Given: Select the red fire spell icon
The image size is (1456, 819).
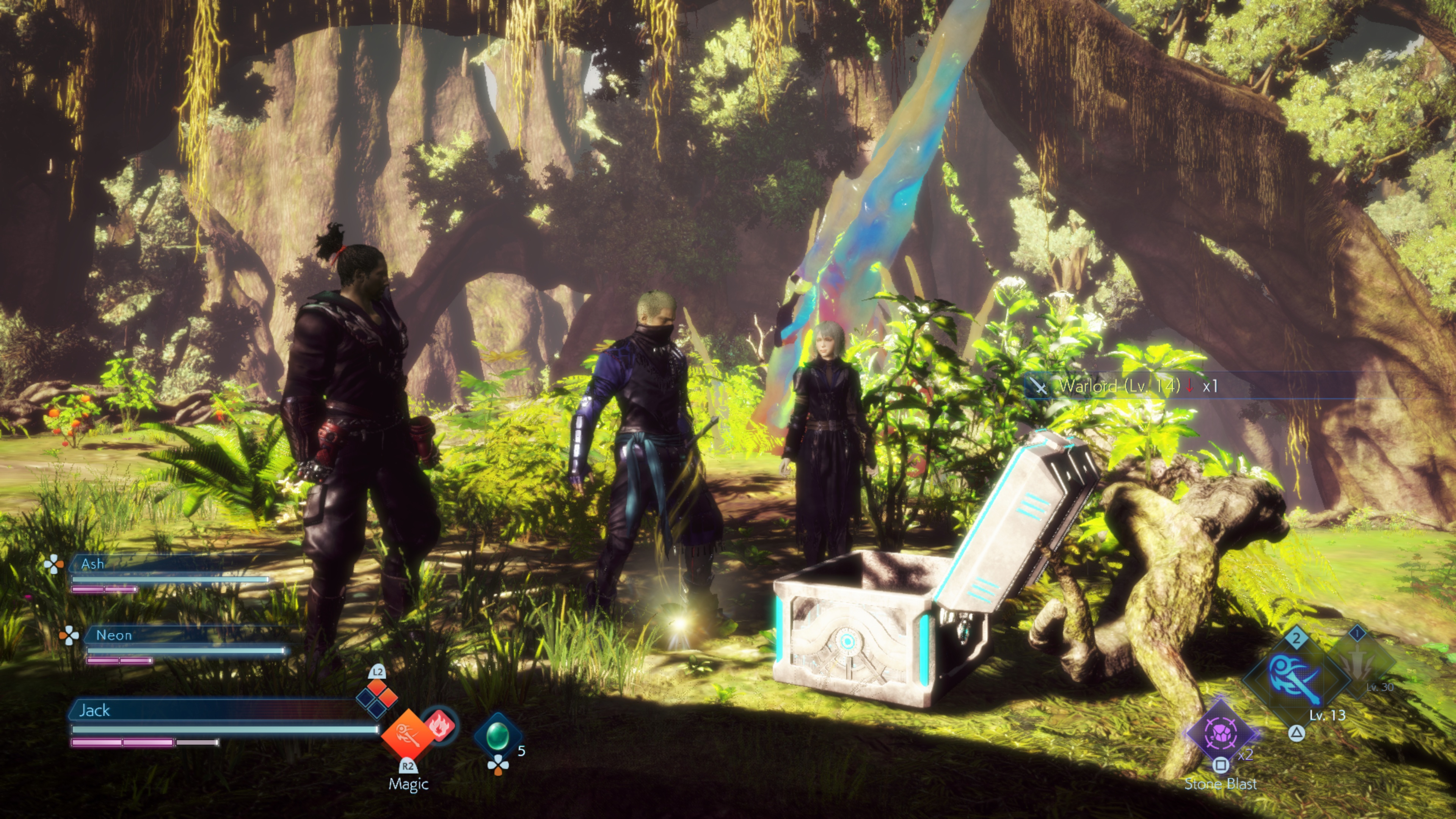Looking at the screenshot, I should [440, 725].
